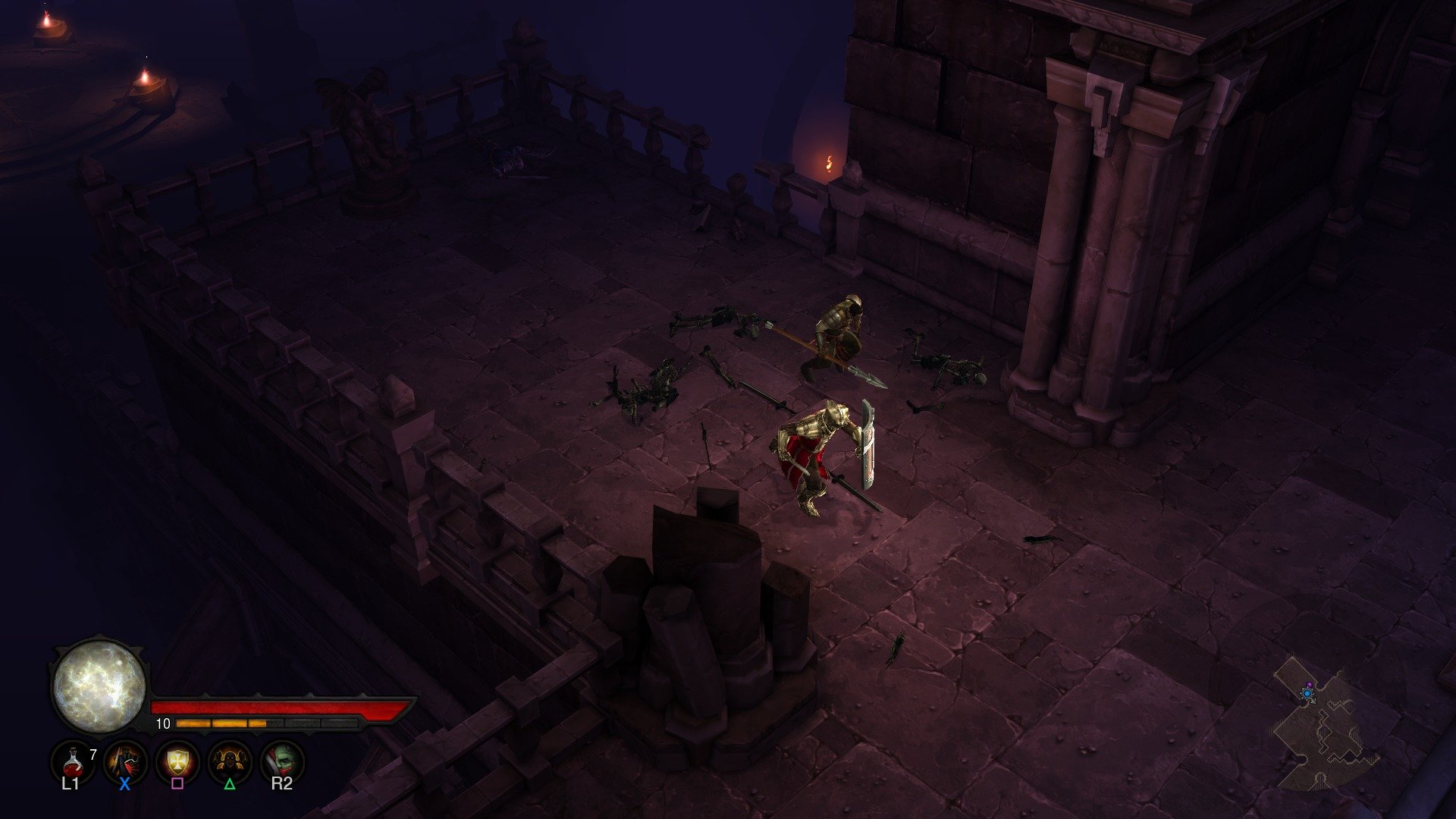Screen dimensions: 1456x819
Task: Click the purple objective dot on the minimap
Action: coord(1310,684)
